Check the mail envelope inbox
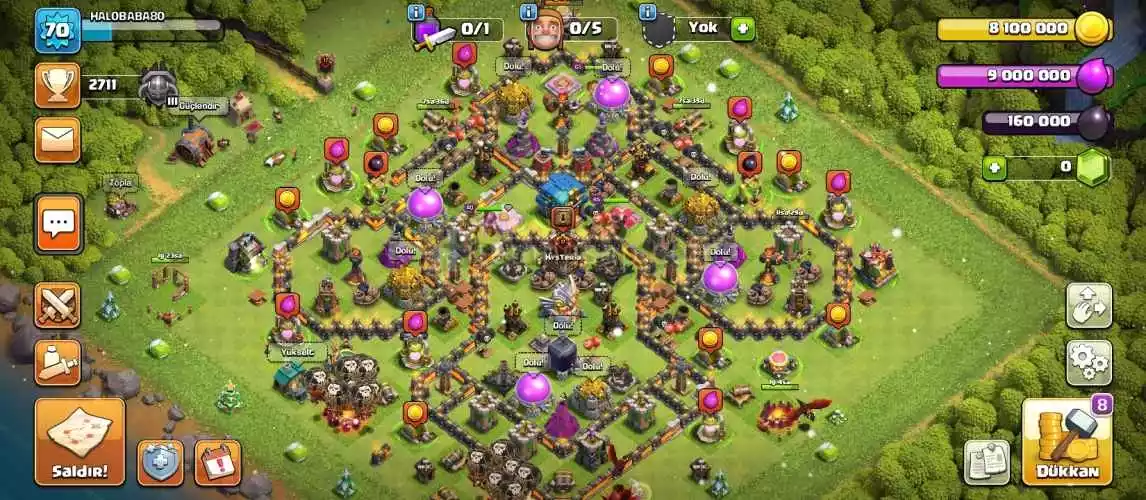Image resolution: width=1146 pixels, height=500 pixels. 57,139
